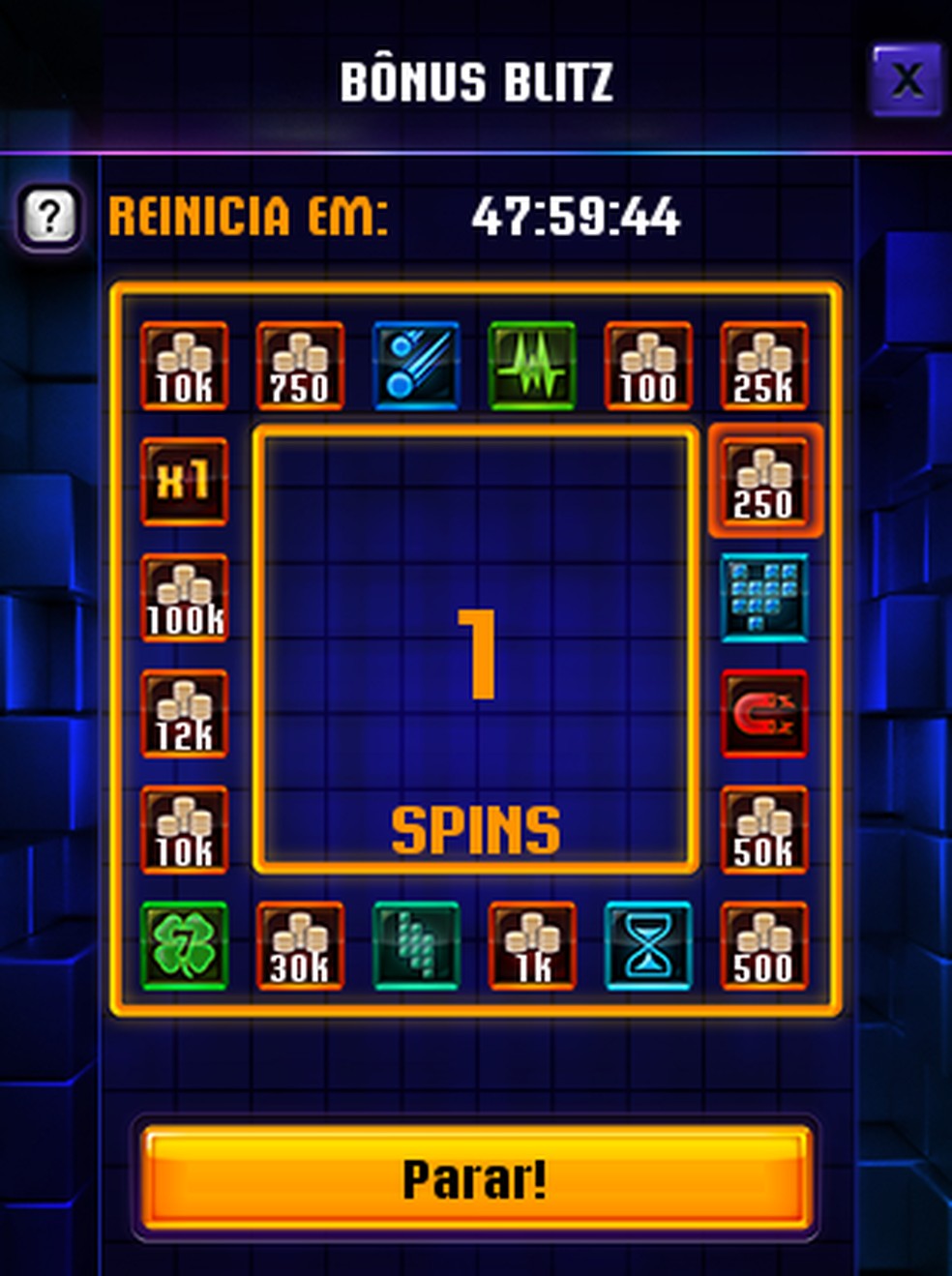Viewport: 952px width, 1276px height.
Task: Select the 500 coins prize tile
Action: (763, 945)
